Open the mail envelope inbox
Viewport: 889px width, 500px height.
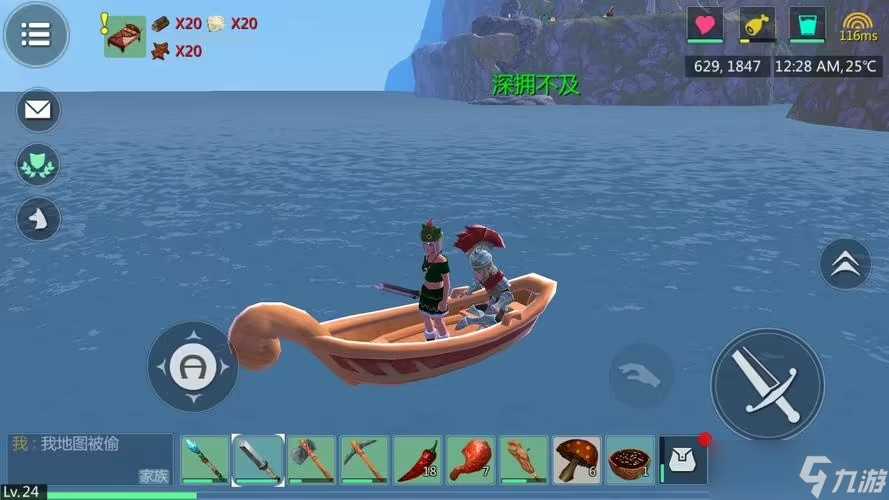(38, 111)
